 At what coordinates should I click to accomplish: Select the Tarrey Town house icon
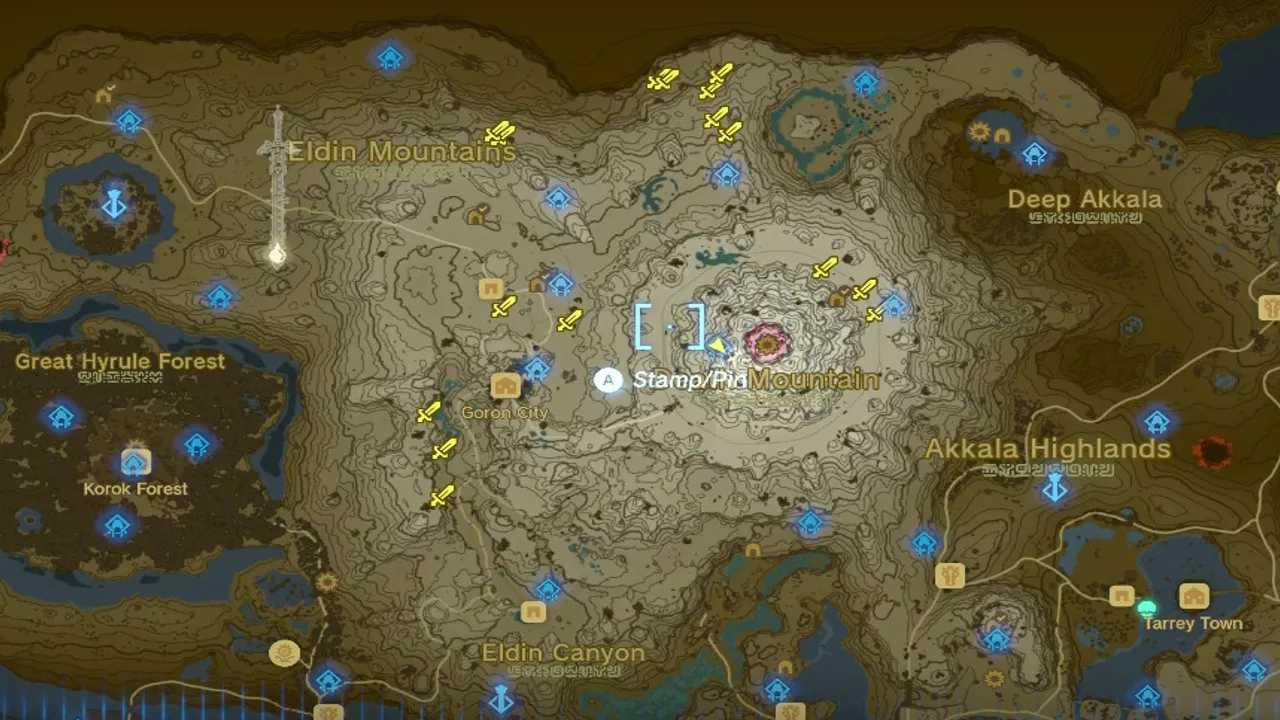[1193, 598]
